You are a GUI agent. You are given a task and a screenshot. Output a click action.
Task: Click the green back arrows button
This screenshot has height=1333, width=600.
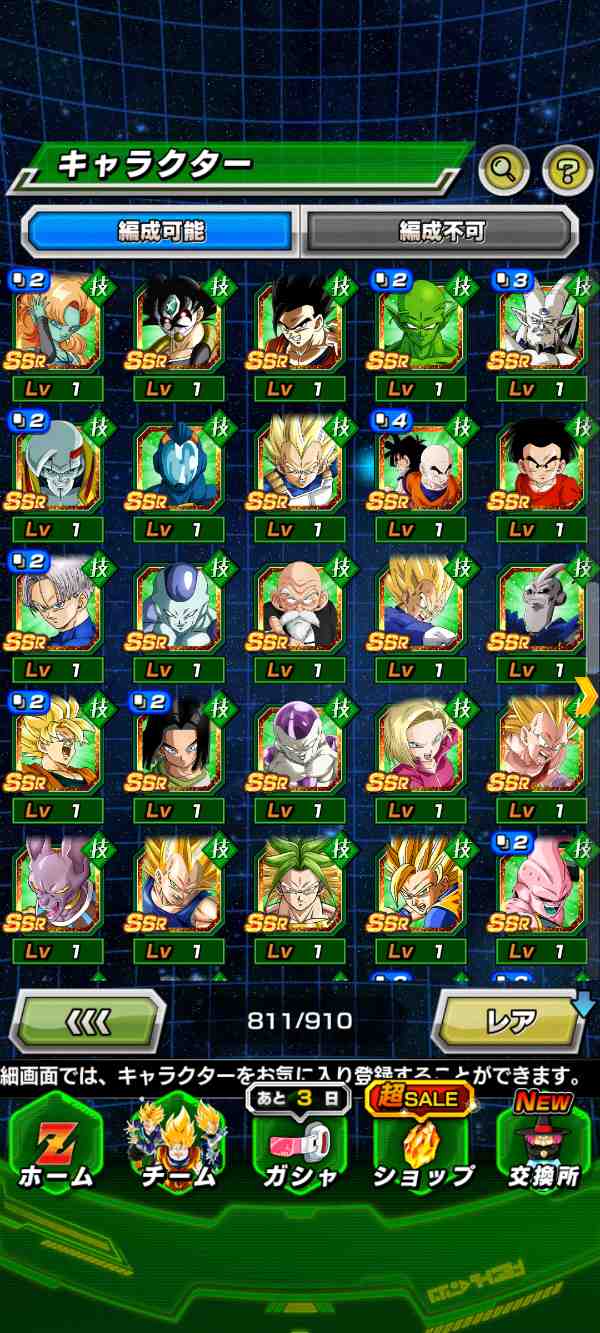click(87, 1021)
